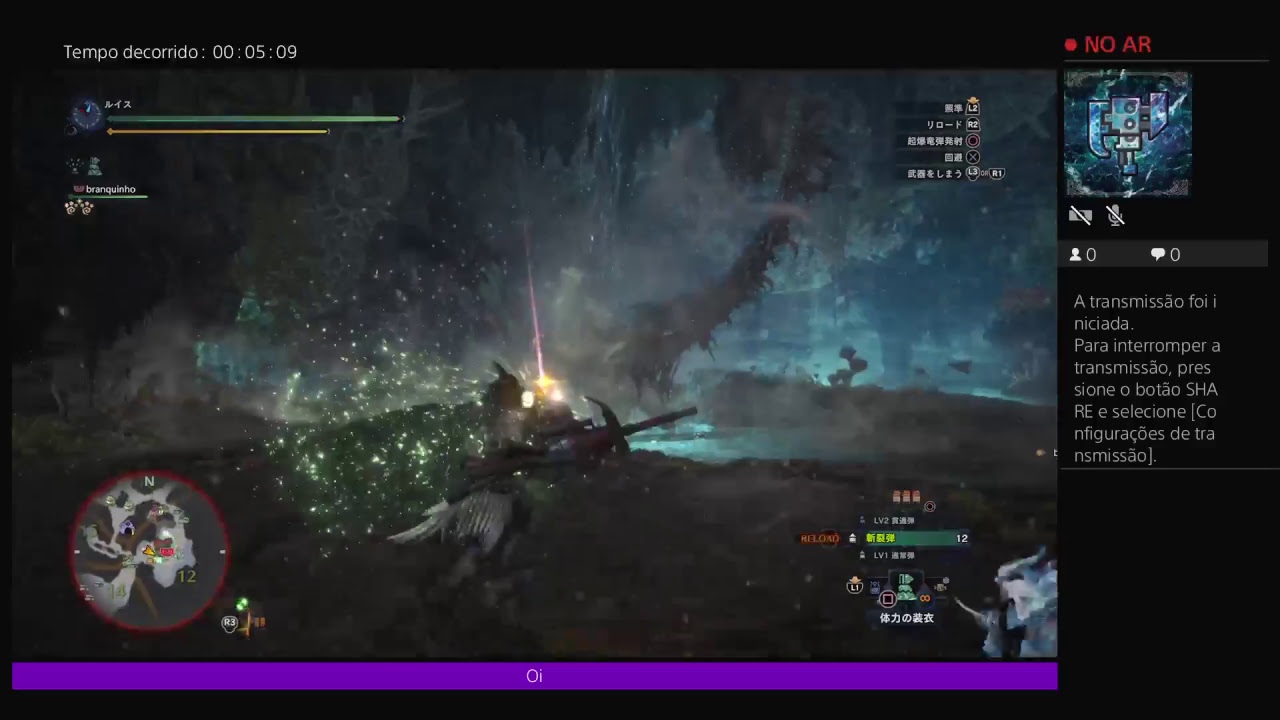Viewport: 1280px width, 720px height.
Task: Click the L2 aim button prompt icon
Action: click(x=974, y=108)
